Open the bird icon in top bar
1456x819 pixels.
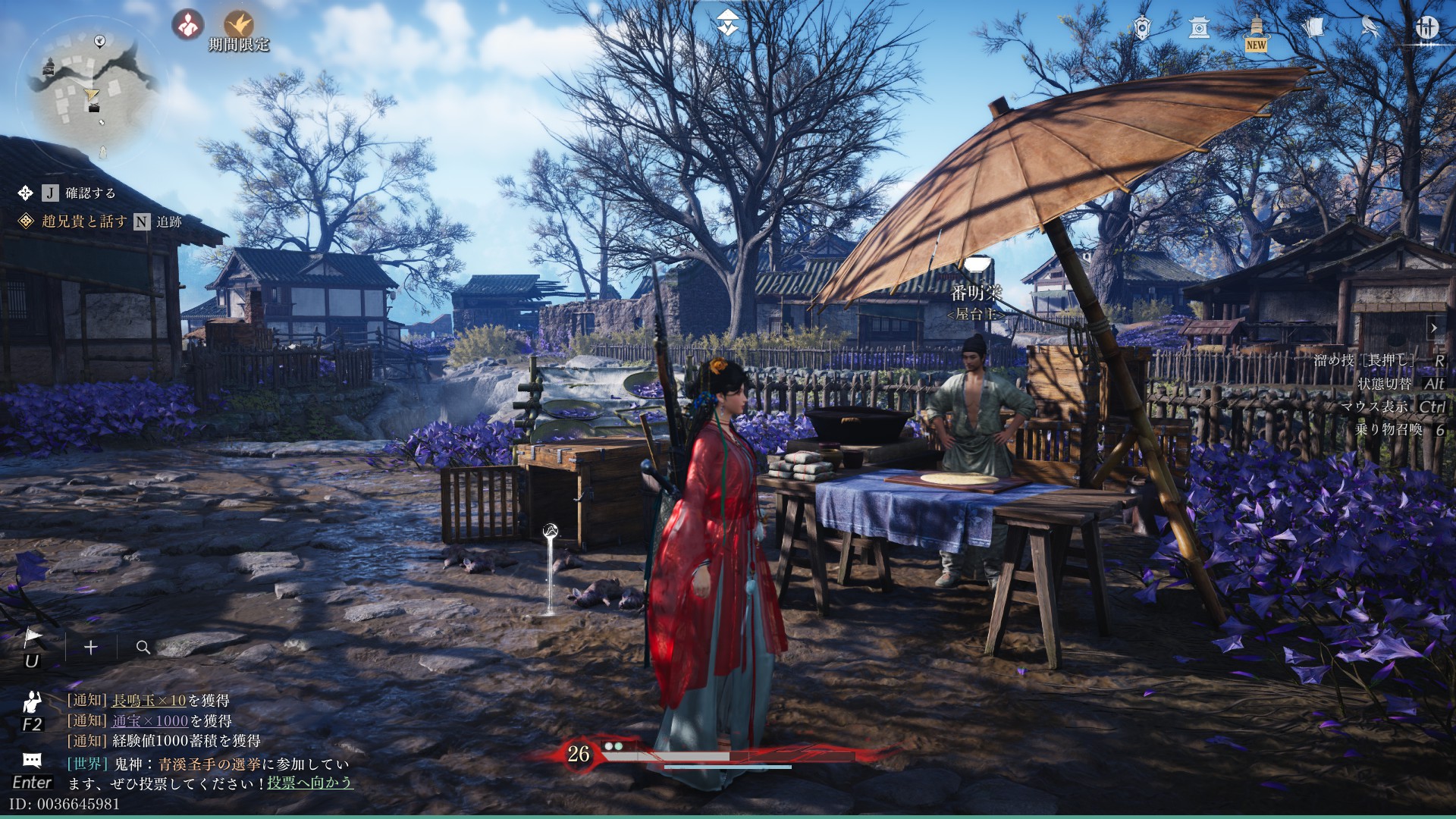[1370, 27]
